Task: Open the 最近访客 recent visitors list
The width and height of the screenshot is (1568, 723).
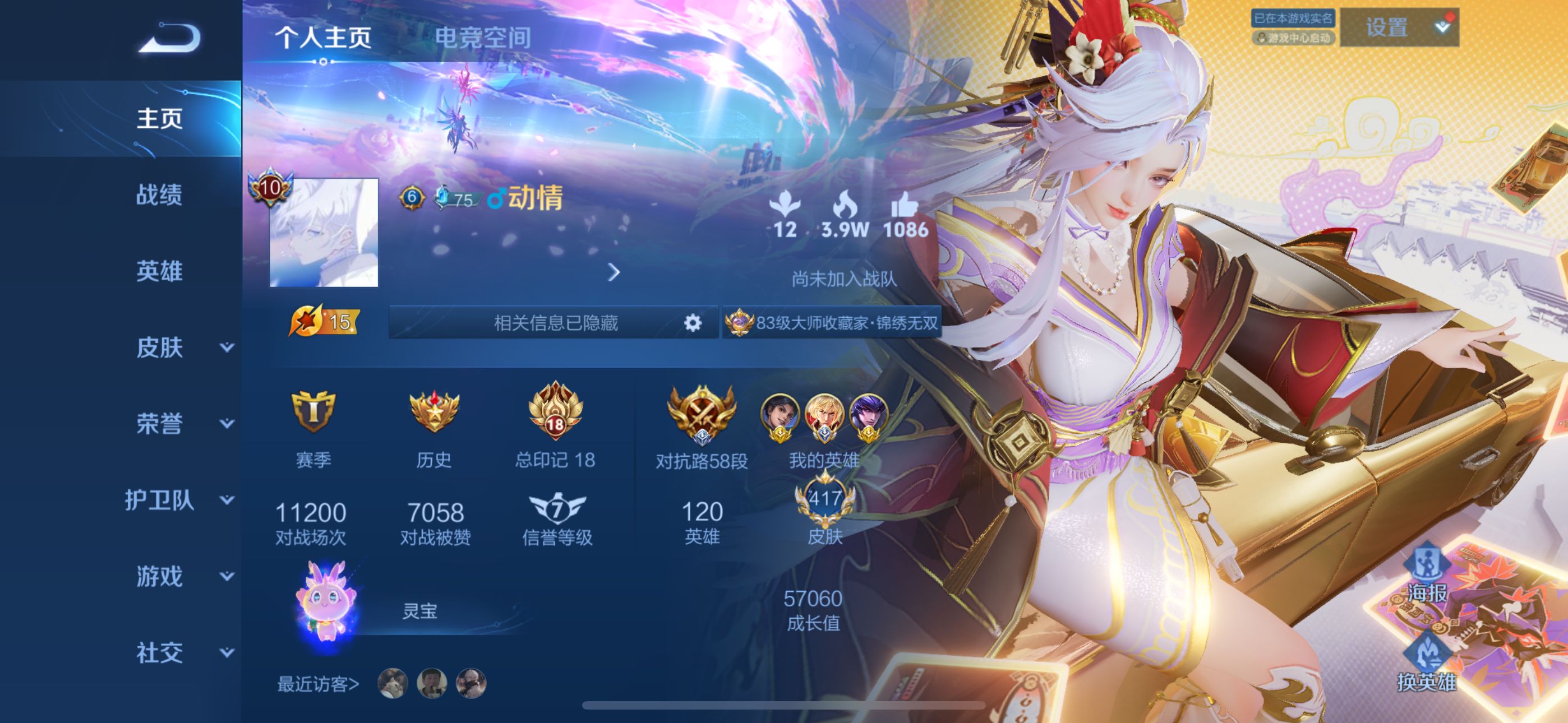Action: 319,684
